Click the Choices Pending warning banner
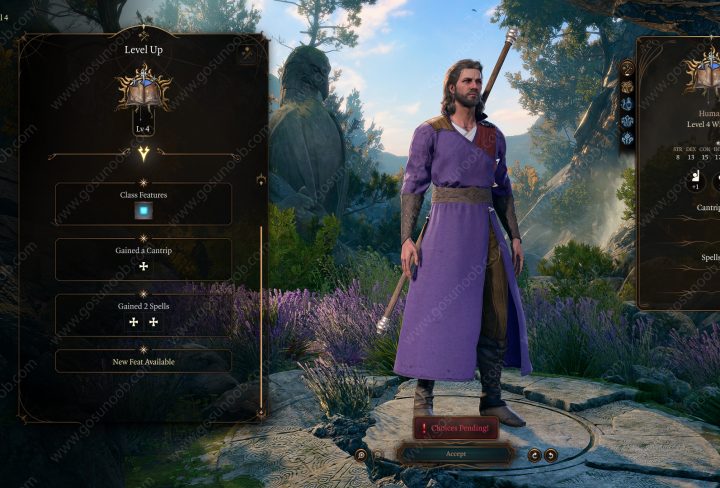Image resolution: width=720 pixels, height=488 pixels. [455, 428]
